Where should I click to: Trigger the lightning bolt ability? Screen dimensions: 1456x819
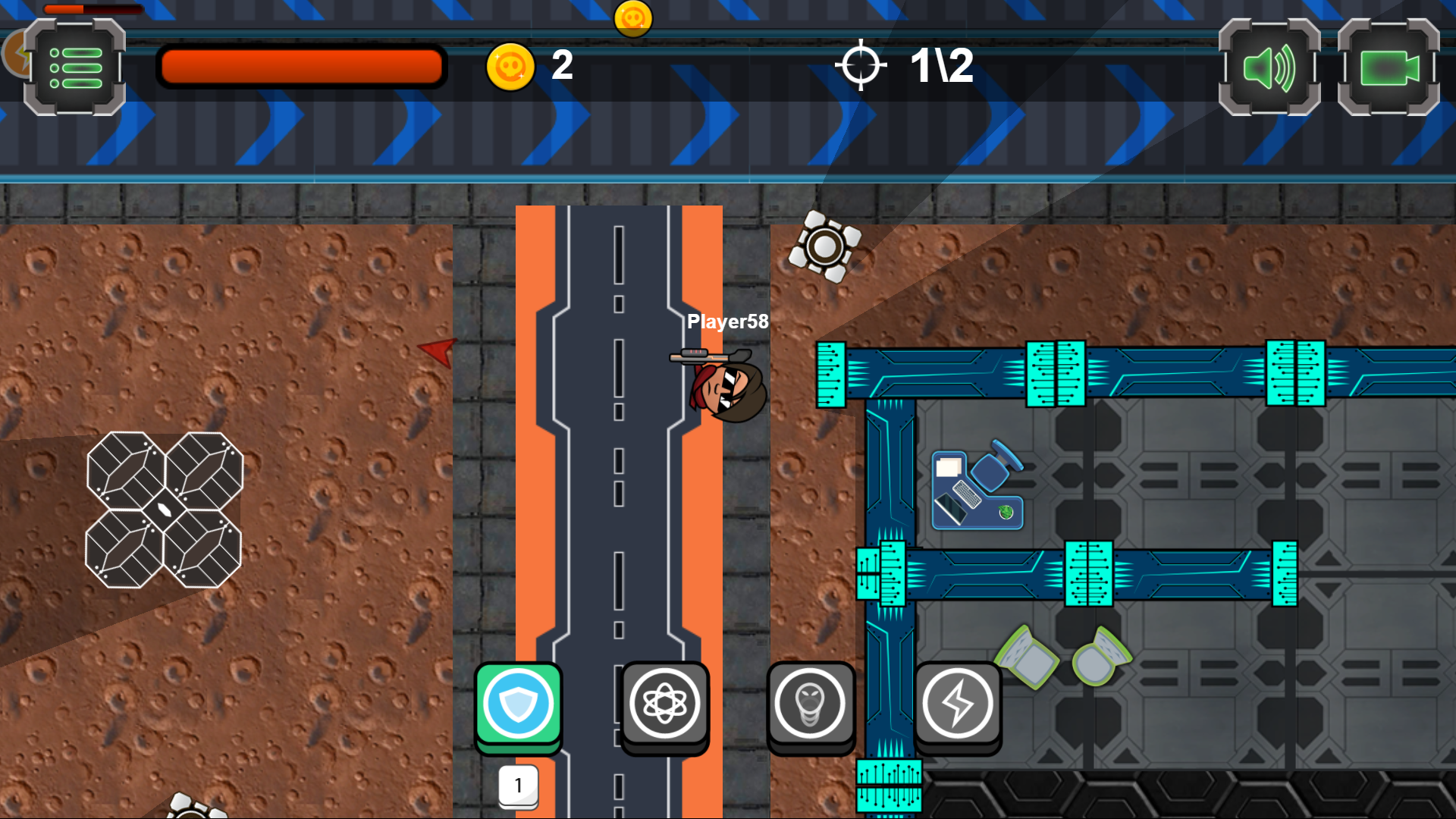coord(958,704)
